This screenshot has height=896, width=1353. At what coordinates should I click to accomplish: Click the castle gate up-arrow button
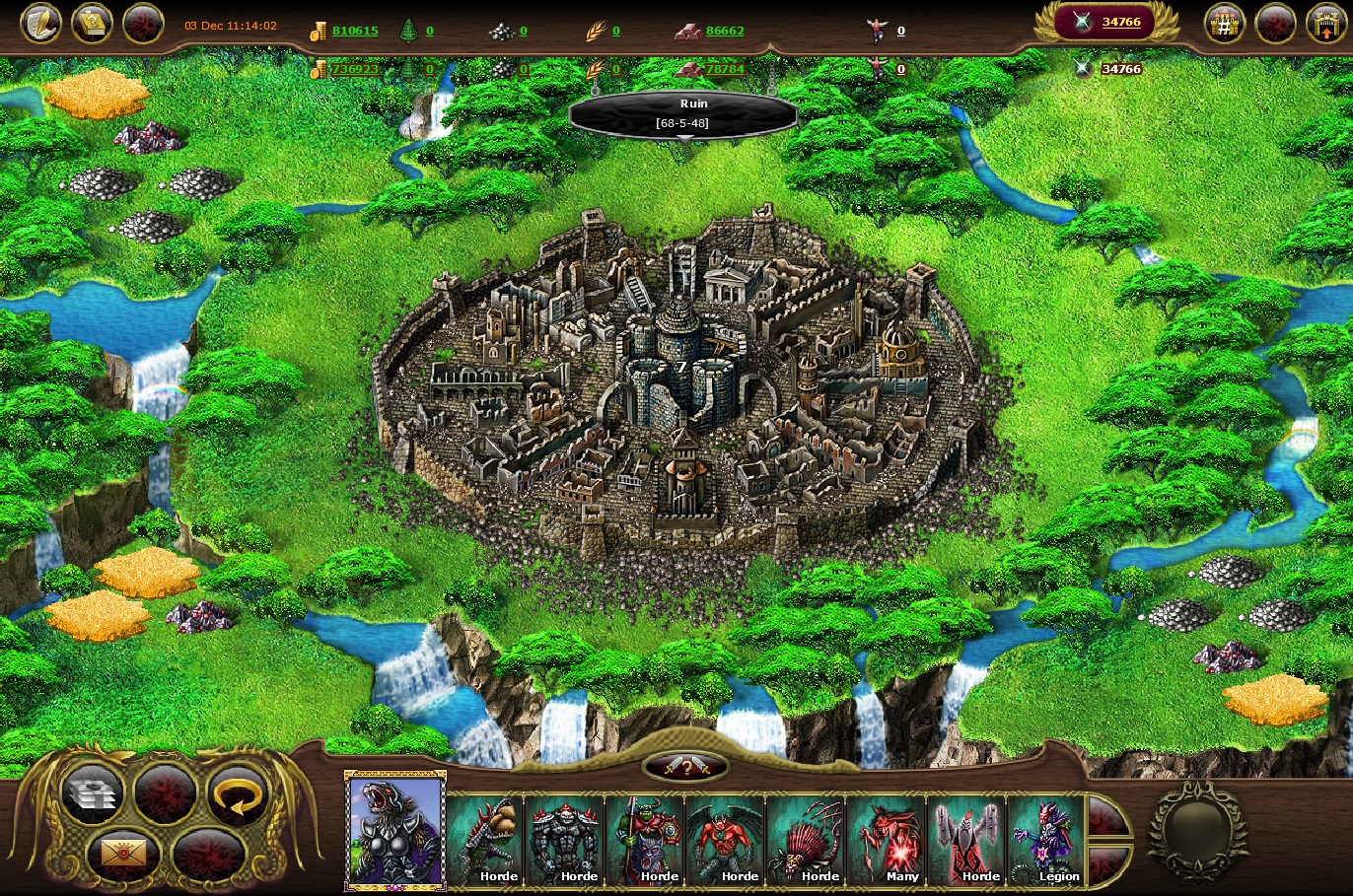(x=1325, y=25)
